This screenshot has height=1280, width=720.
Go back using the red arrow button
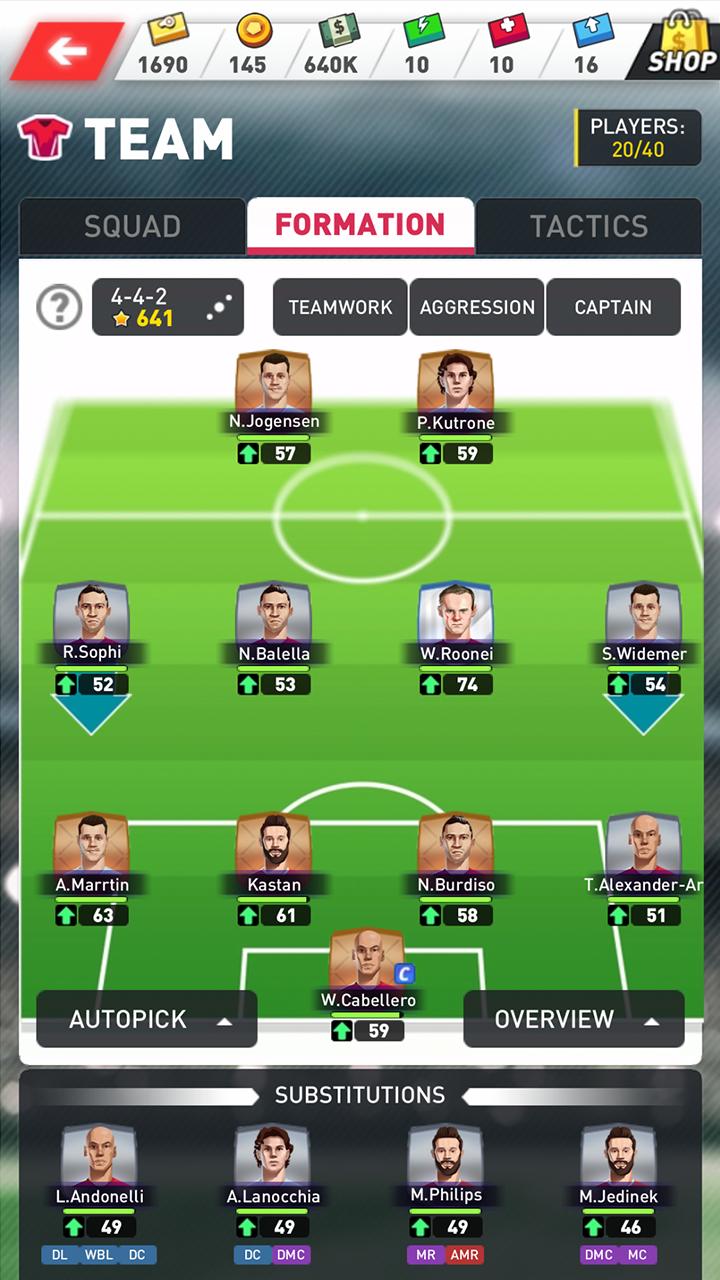[x=66, y=50]
